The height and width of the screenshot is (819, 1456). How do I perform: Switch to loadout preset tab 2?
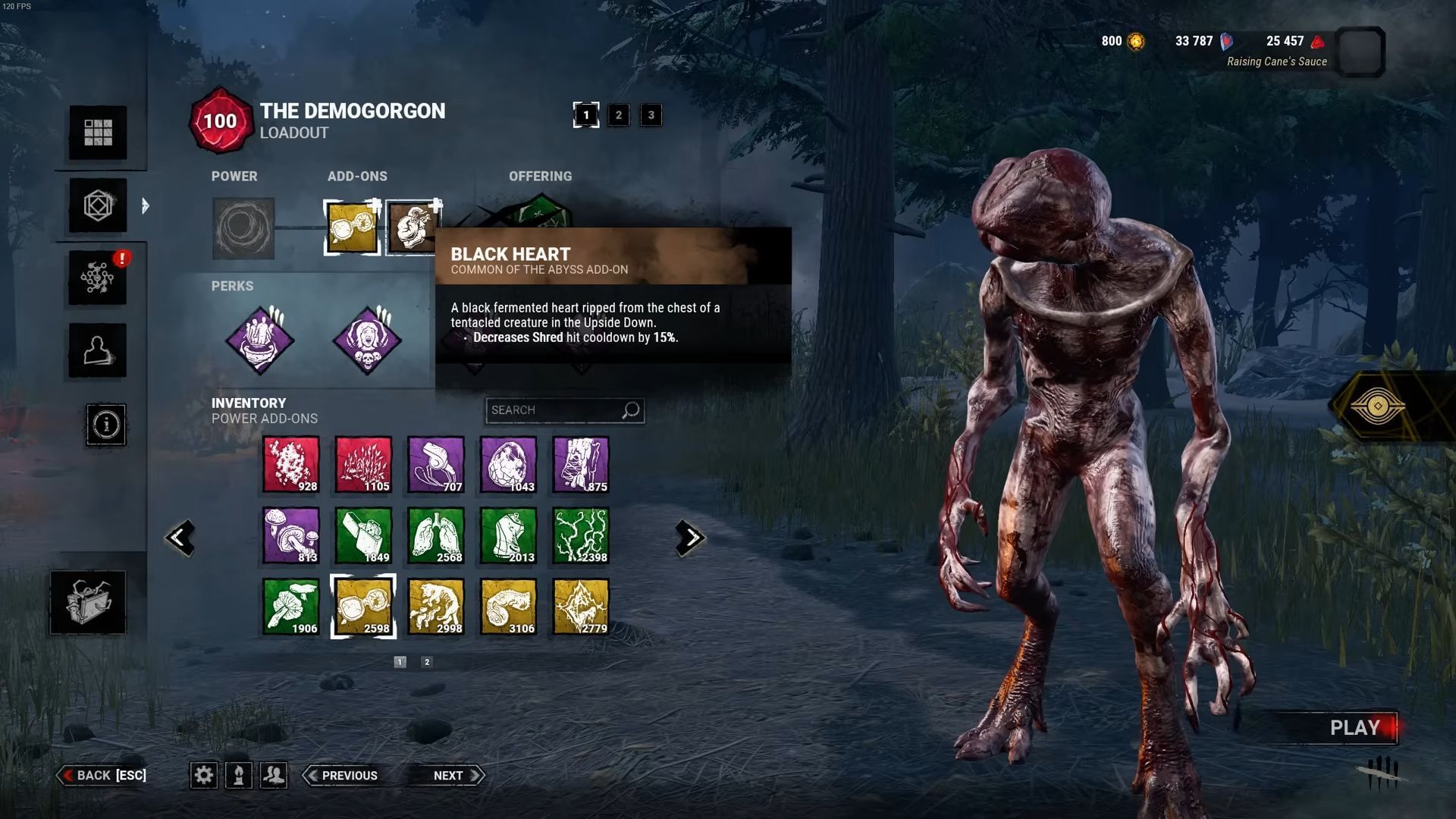(619, 115)
